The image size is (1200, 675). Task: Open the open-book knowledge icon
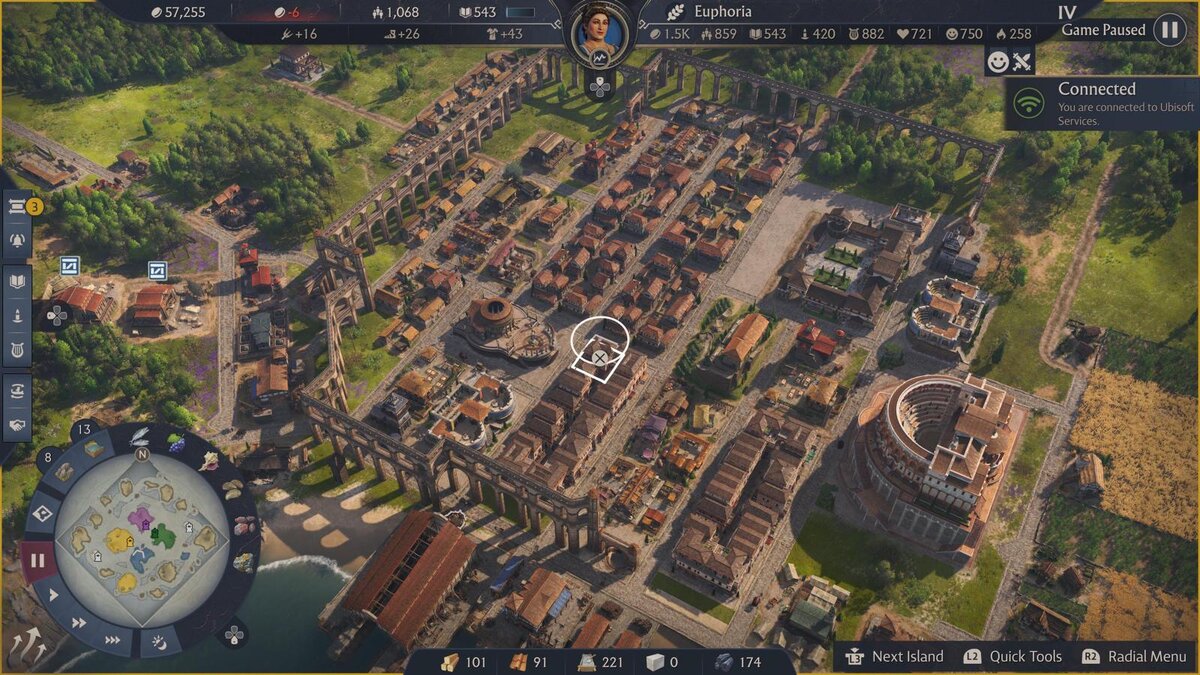(17, 283)
